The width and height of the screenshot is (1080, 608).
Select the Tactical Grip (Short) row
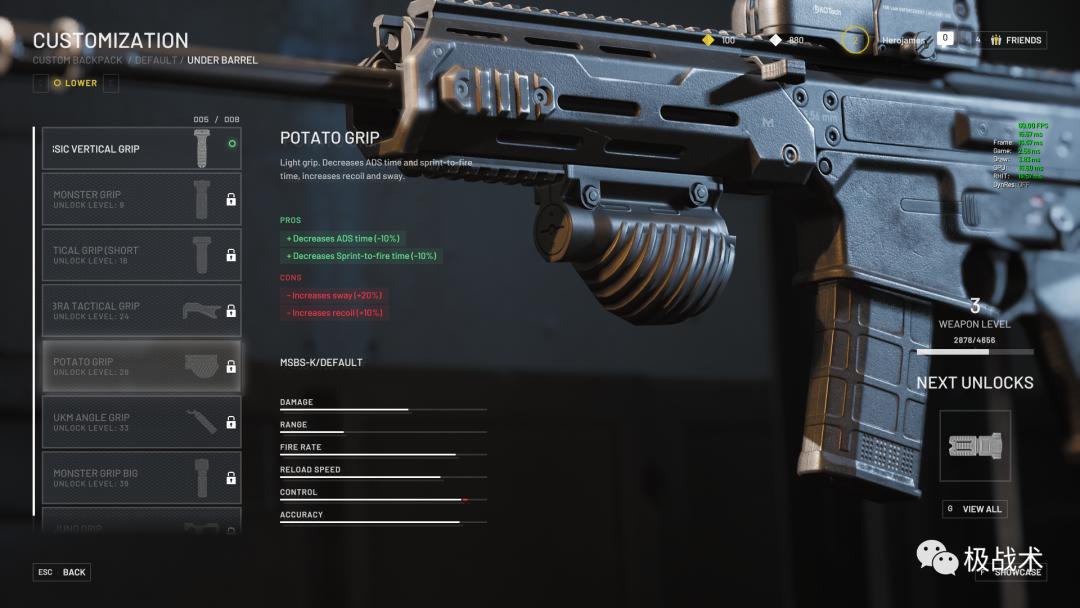[x=141, y=255]
